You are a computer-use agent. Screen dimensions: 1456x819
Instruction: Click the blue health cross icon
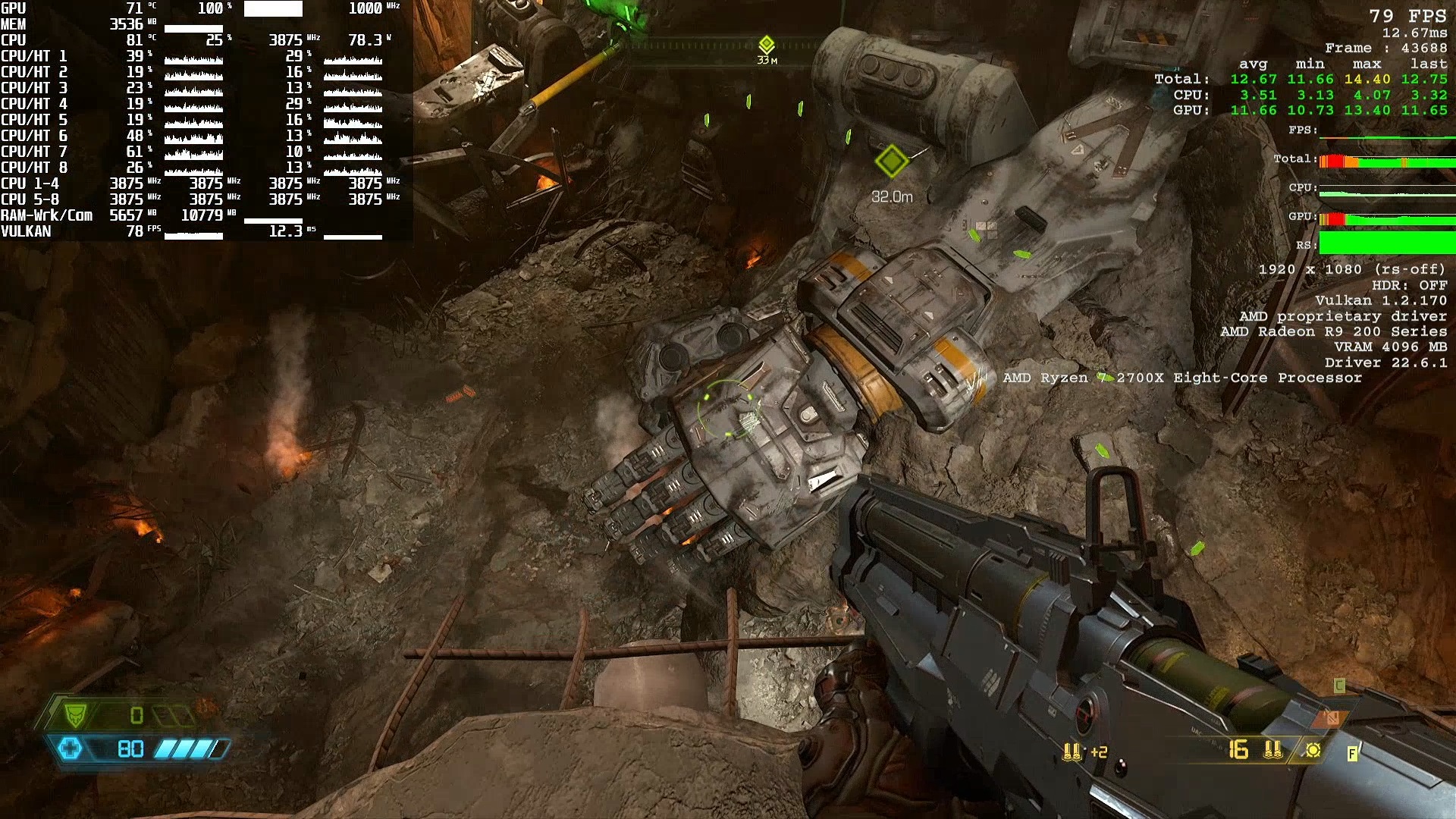click(71, 749)
